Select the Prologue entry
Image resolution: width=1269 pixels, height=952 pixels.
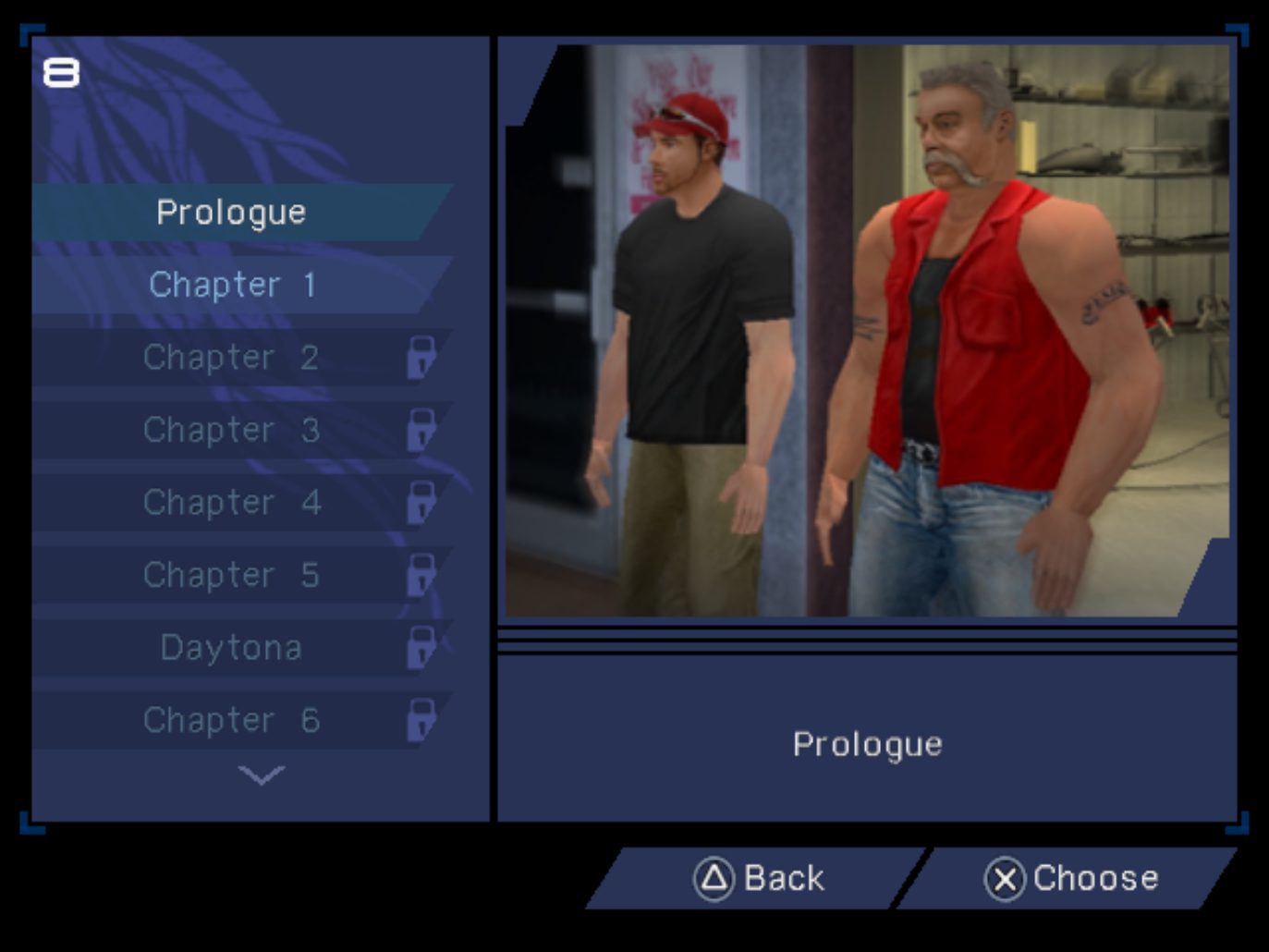tap(231, 213)
